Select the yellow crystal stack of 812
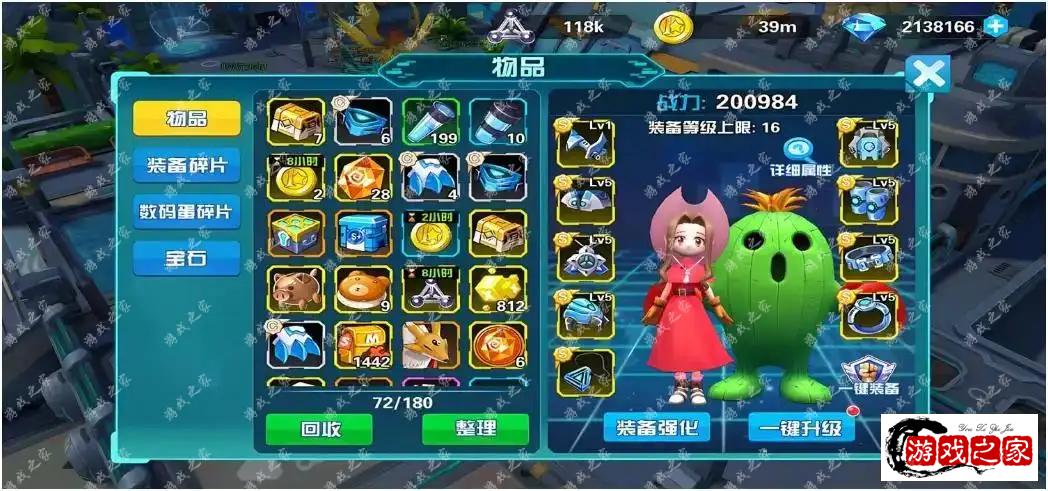Image resolution: width=1048 pixels, height=491 pixels. point(497,288)
